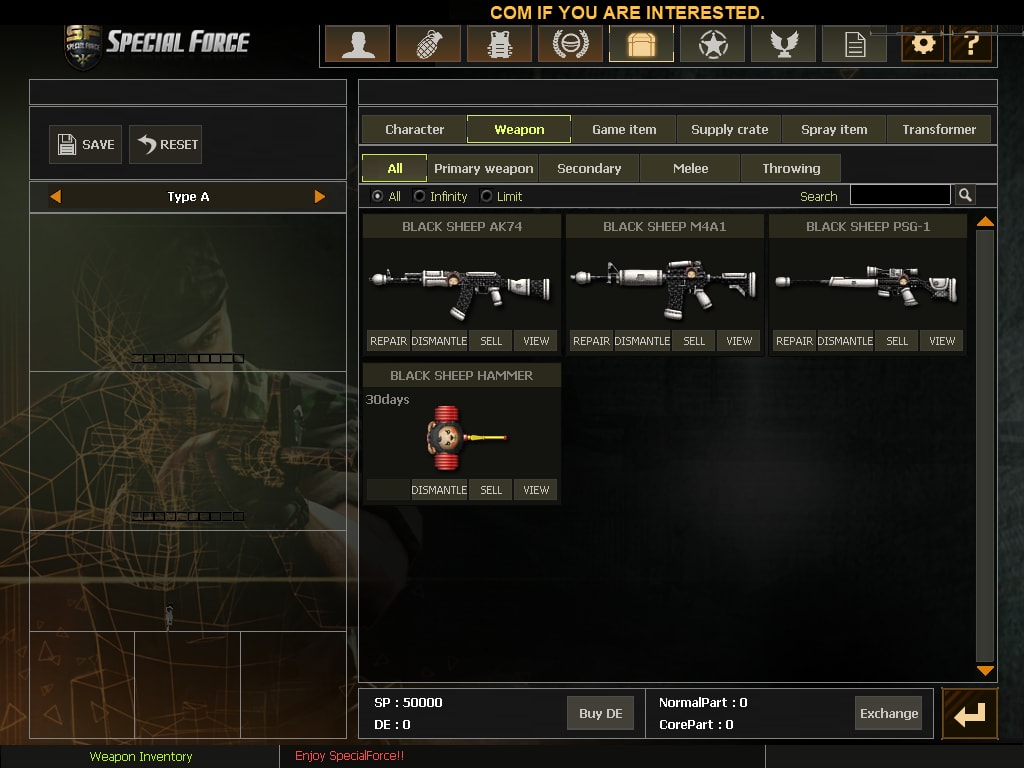Show the Supply crate tab

click(729, 129)
